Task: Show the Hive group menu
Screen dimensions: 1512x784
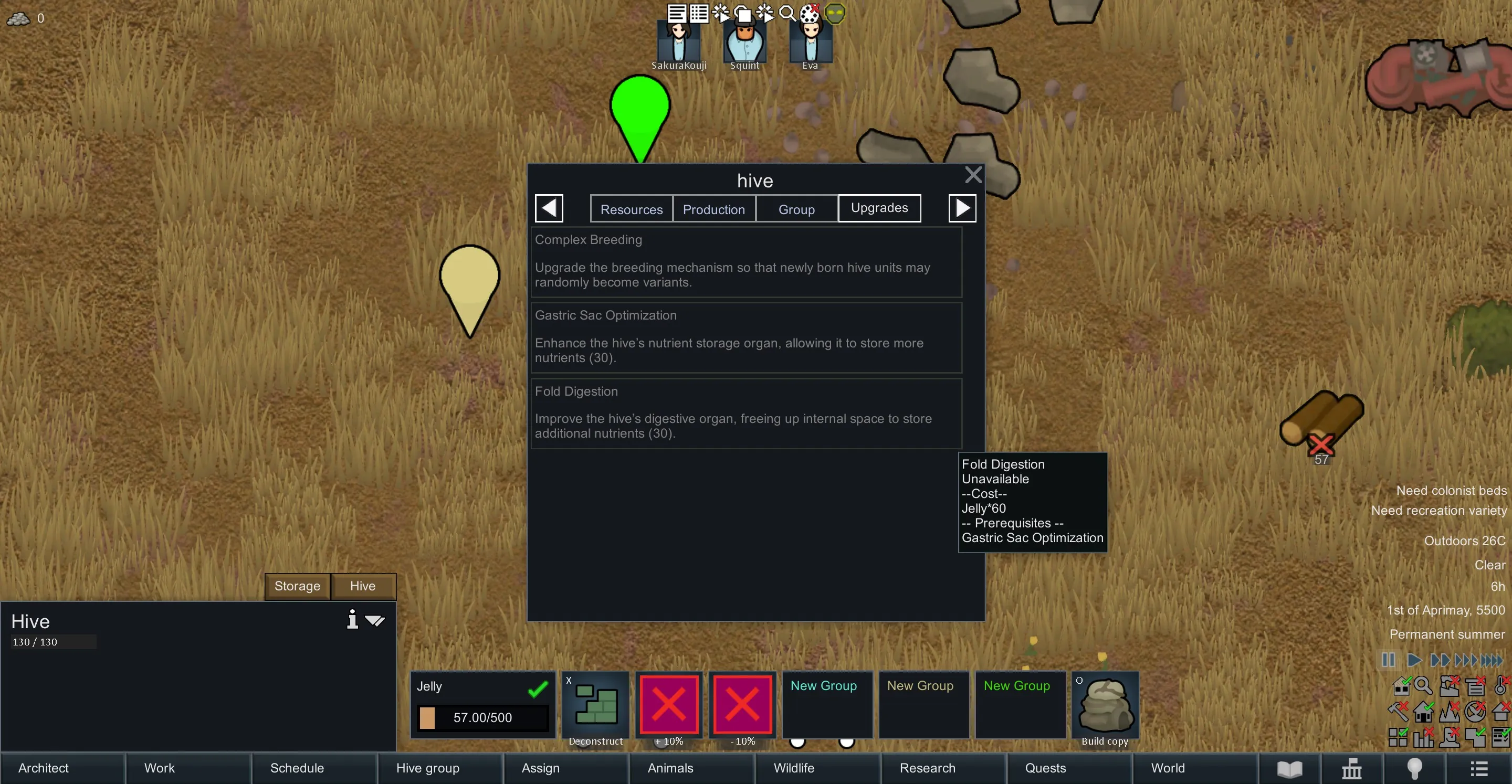Action: pos(427,768)
